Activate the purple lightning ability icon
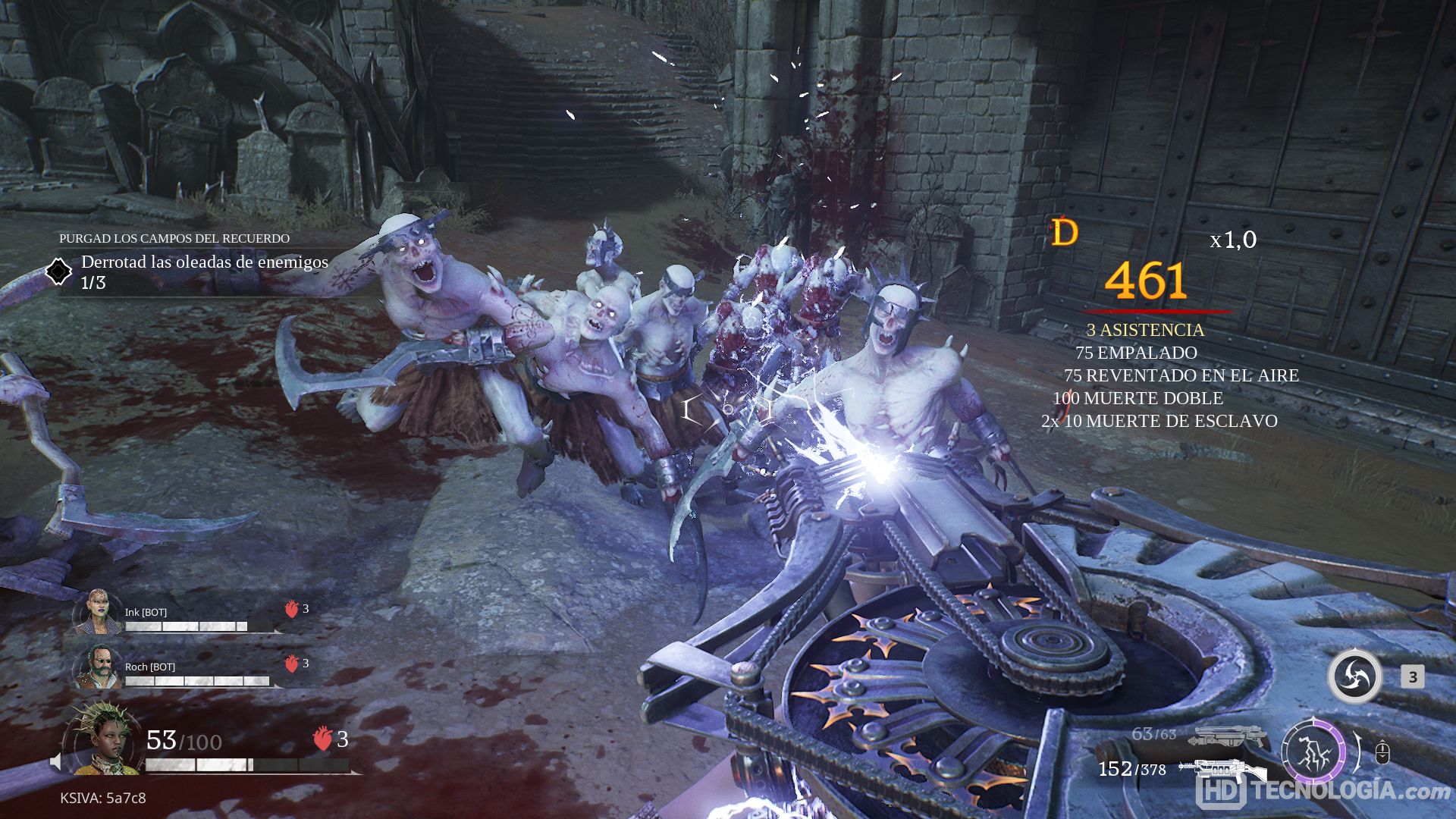Screen dimensions: 1456x819 [x=1313, y=753]
